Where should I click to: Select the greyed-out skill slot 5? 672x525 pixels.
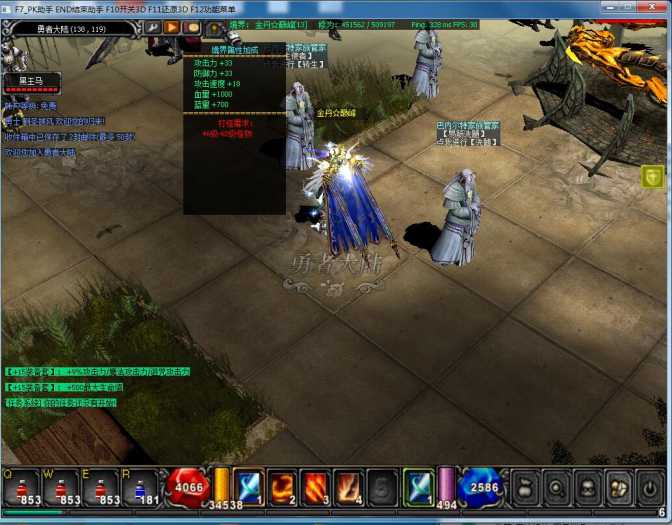click(x=381, y=486)
